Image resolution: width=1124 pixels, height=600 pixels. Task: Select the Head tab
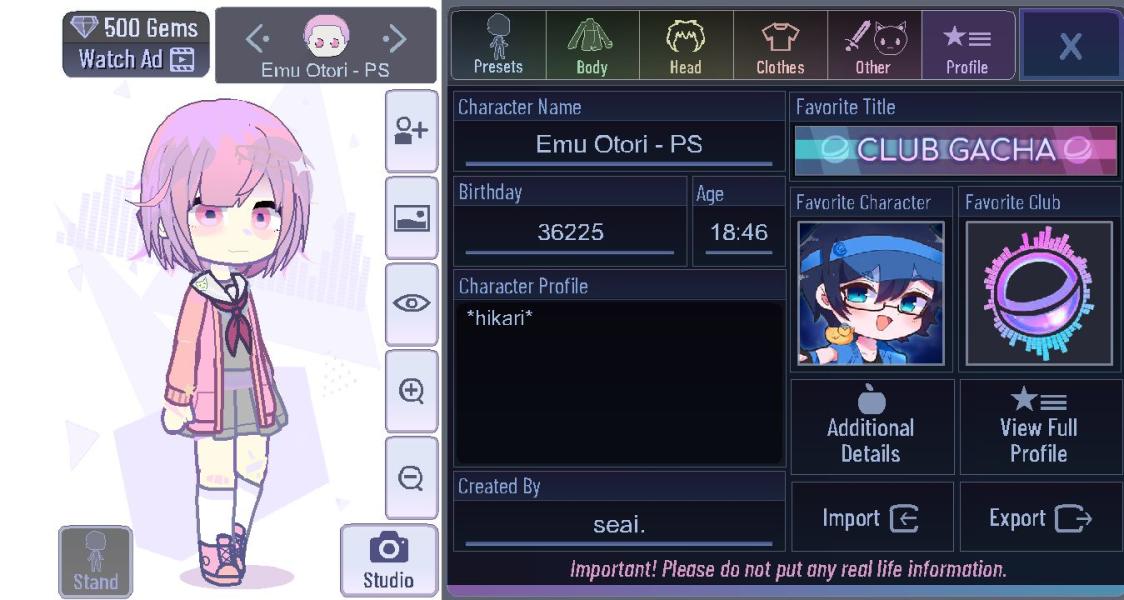pos(686,45)
